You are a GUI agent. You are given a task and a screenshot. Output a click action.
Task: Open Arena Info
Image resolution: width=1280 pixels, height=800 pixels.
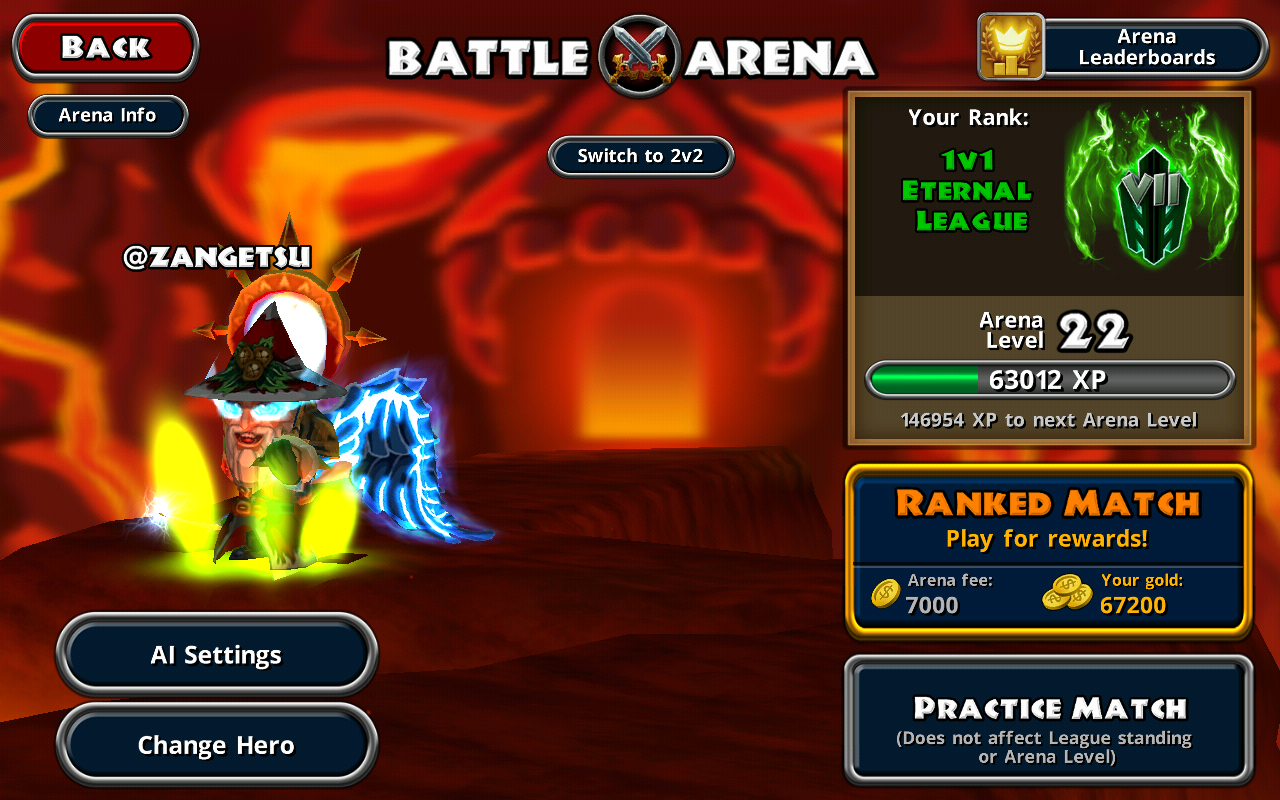pos(108,115)
